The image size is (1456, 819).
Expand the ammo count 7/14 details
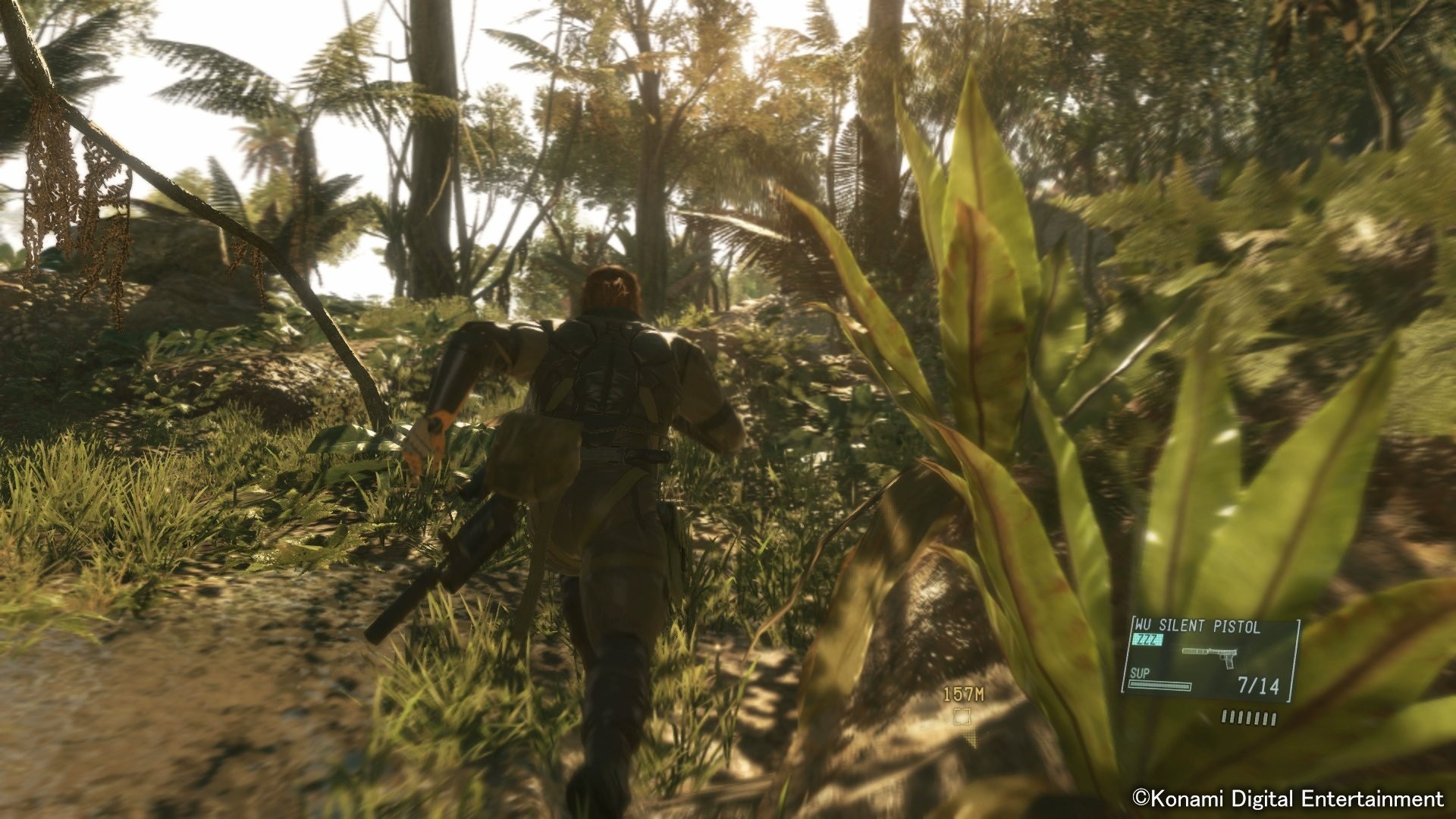point(1258,685)
